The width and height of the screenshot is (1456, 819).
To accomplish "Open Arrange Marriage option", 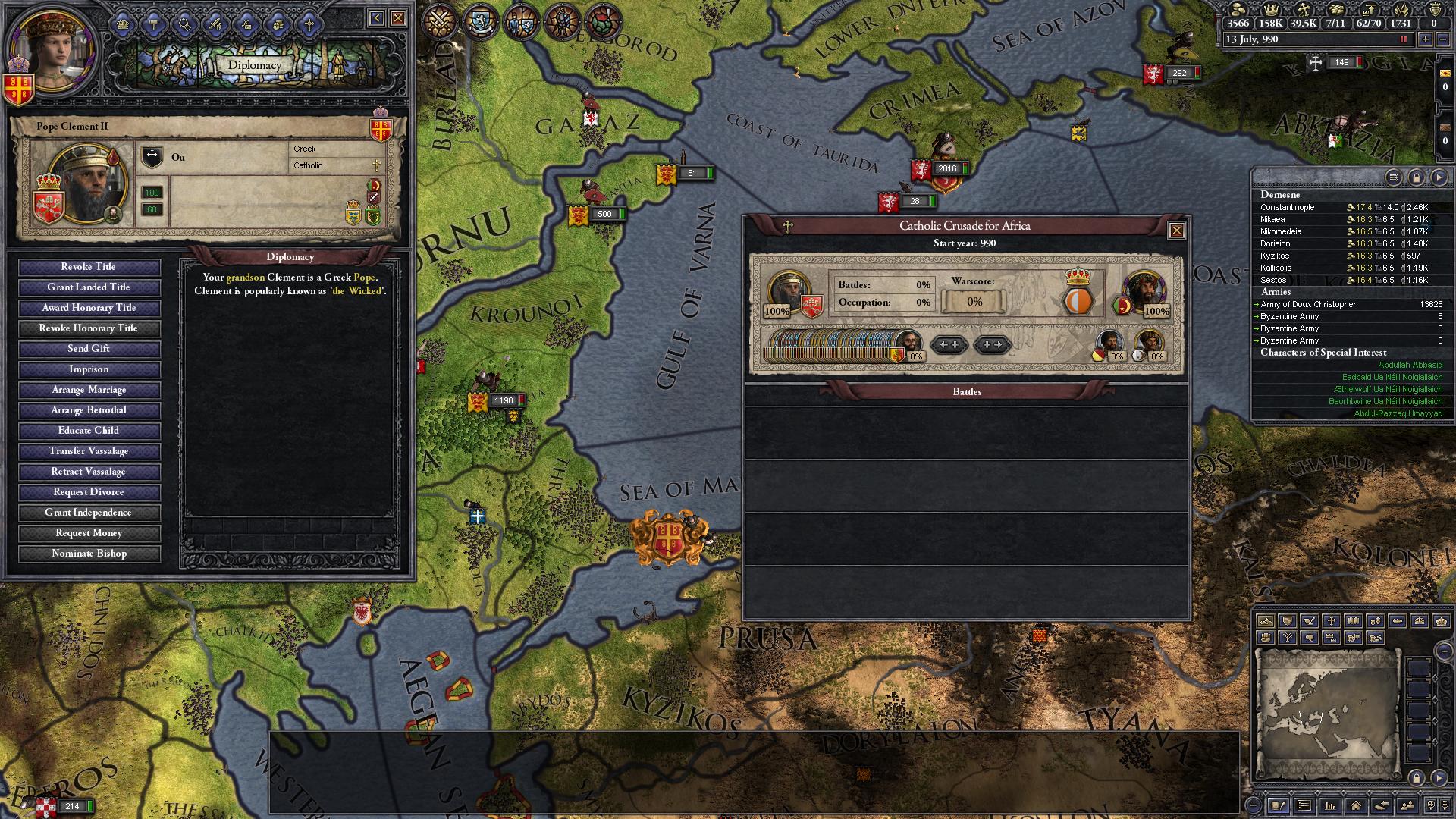I will click(x=89, y=390).
